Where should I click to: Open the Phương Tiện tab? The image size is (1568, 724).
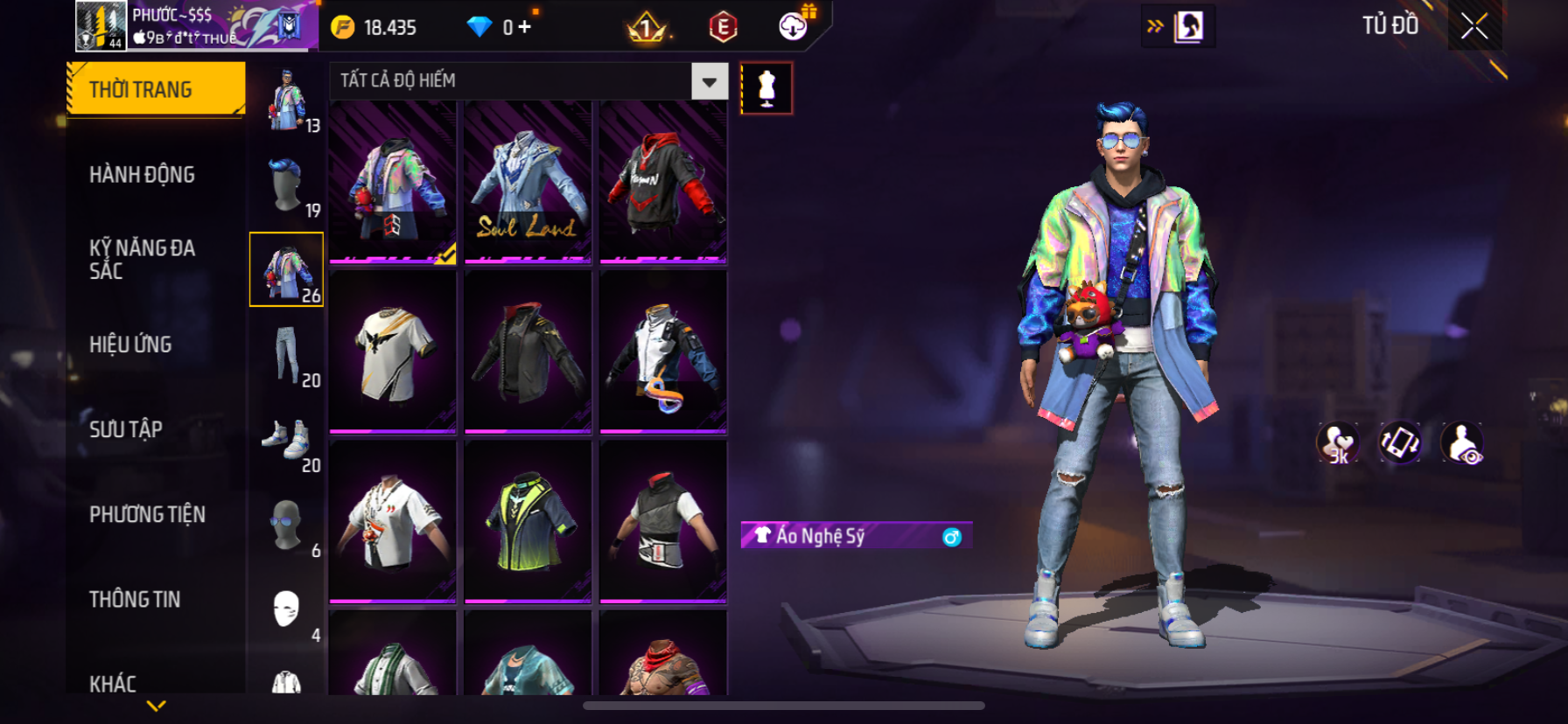[x=147, y=514]
